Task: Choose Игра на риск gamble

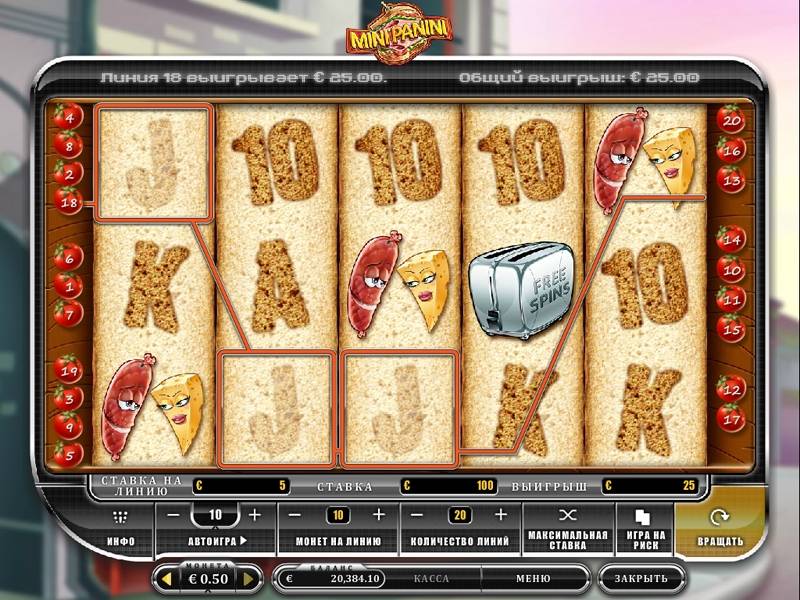Action: click(642, 527)
